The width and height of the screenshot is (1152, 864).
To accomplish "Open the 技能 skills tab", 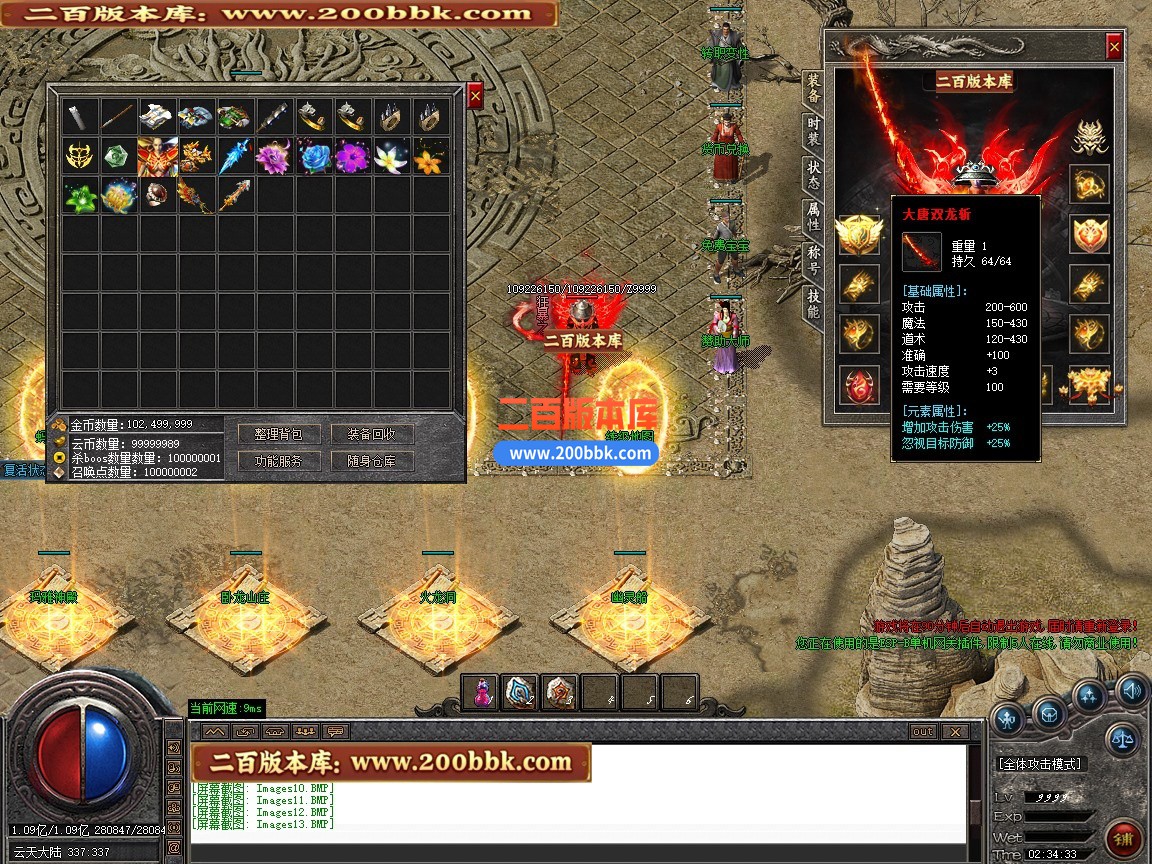I will (x=814, y=304).
